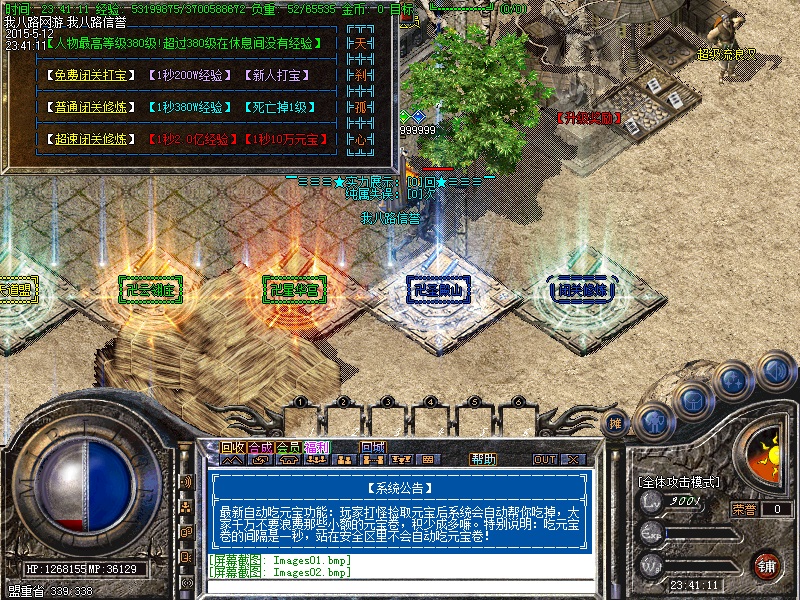Screen dimensions: 800x600
Task: Click the chat log message area
Action: coord(400,565)
